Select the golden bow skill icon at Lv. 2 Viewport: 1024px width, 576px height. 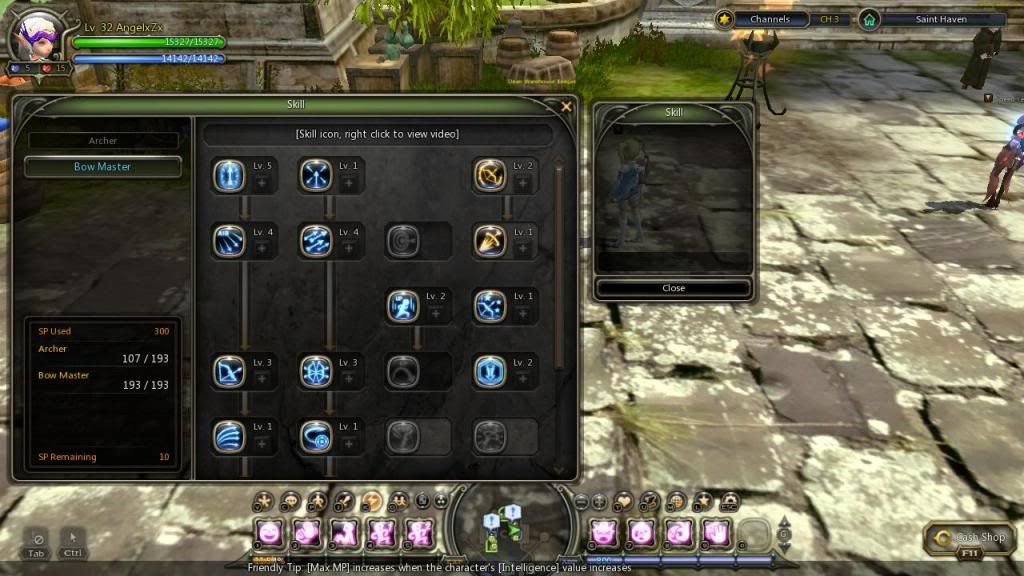tap(490, 176)
